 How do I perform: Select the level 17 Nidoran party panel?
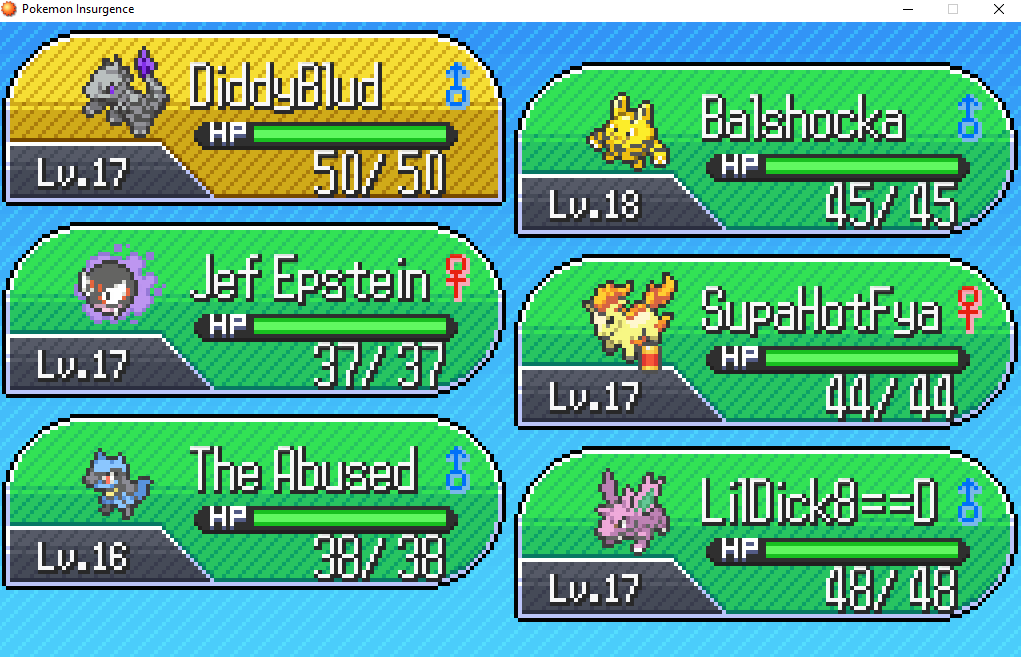click(x=764, y=536)
